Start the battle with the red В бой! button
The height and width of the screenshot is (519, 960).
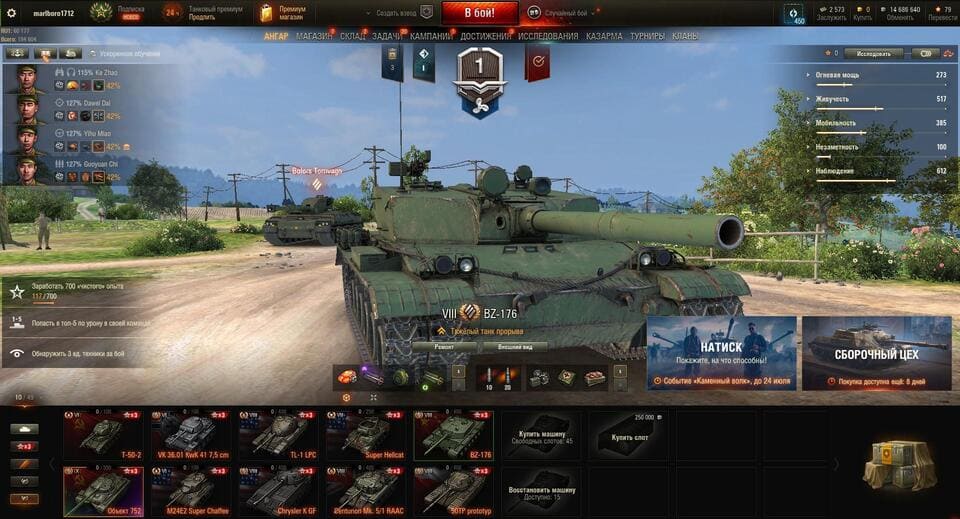[x=479, y=13]
